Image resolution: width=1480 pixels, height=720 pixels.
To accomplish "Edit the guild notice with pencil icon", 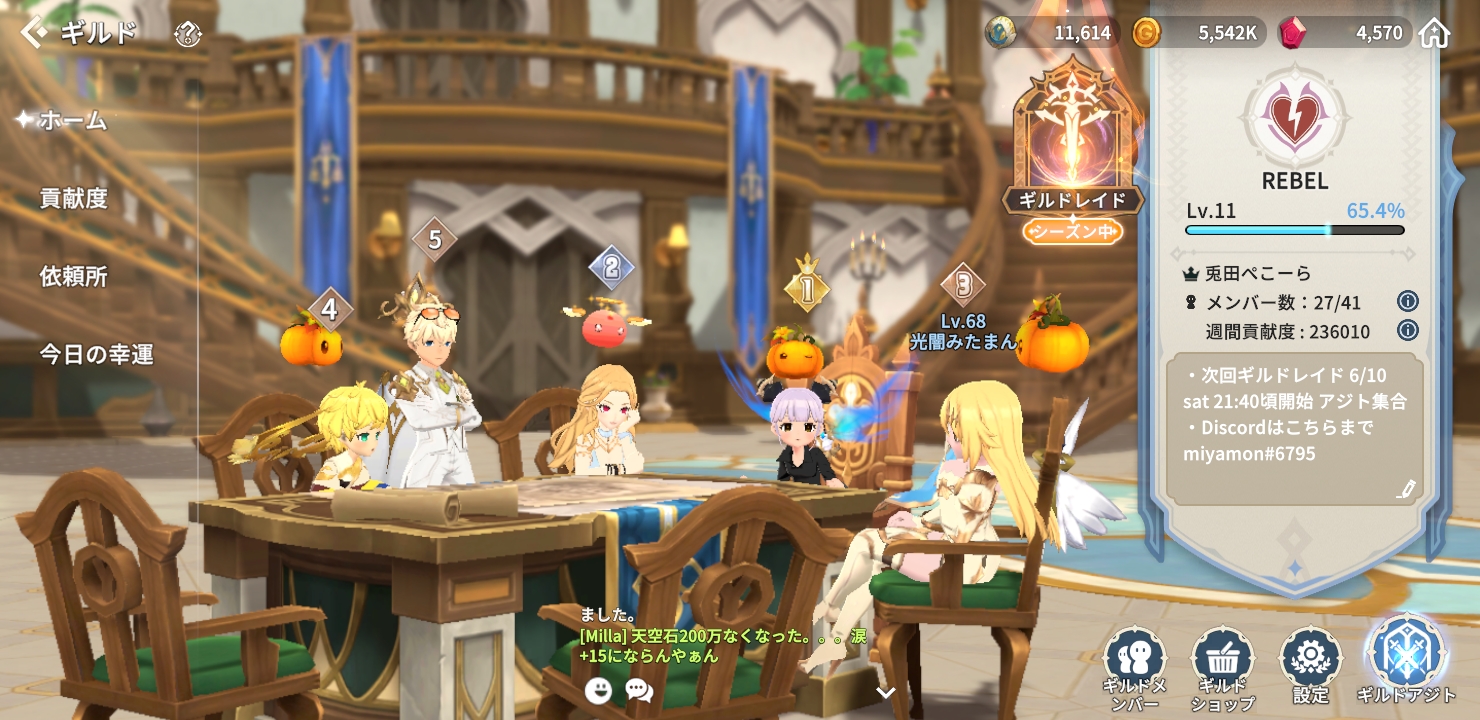I will pos(1406,489).
